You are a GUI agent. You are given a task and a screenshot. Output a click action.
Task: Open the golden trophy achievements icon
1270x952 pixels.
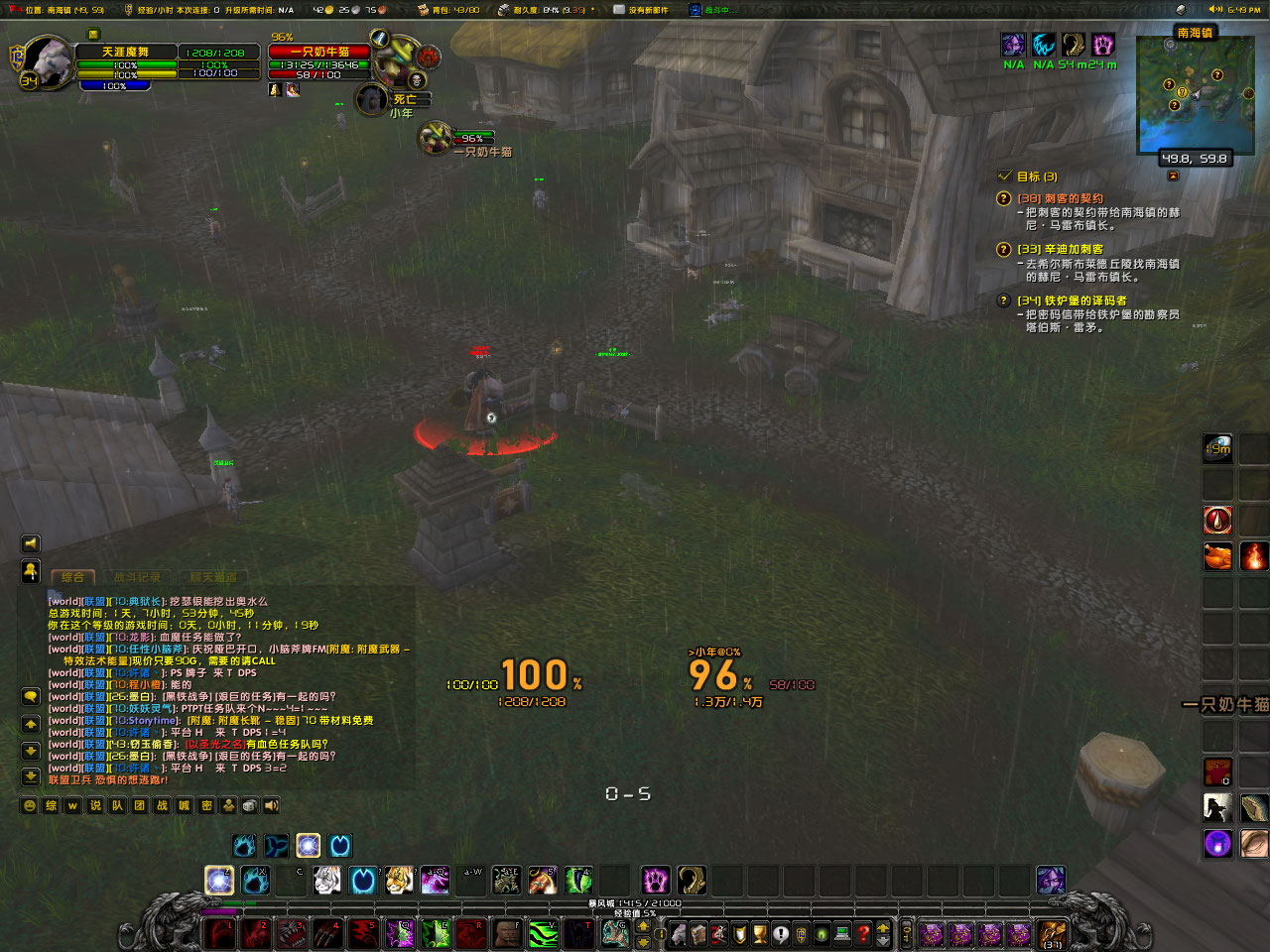[x=760, y=934]
